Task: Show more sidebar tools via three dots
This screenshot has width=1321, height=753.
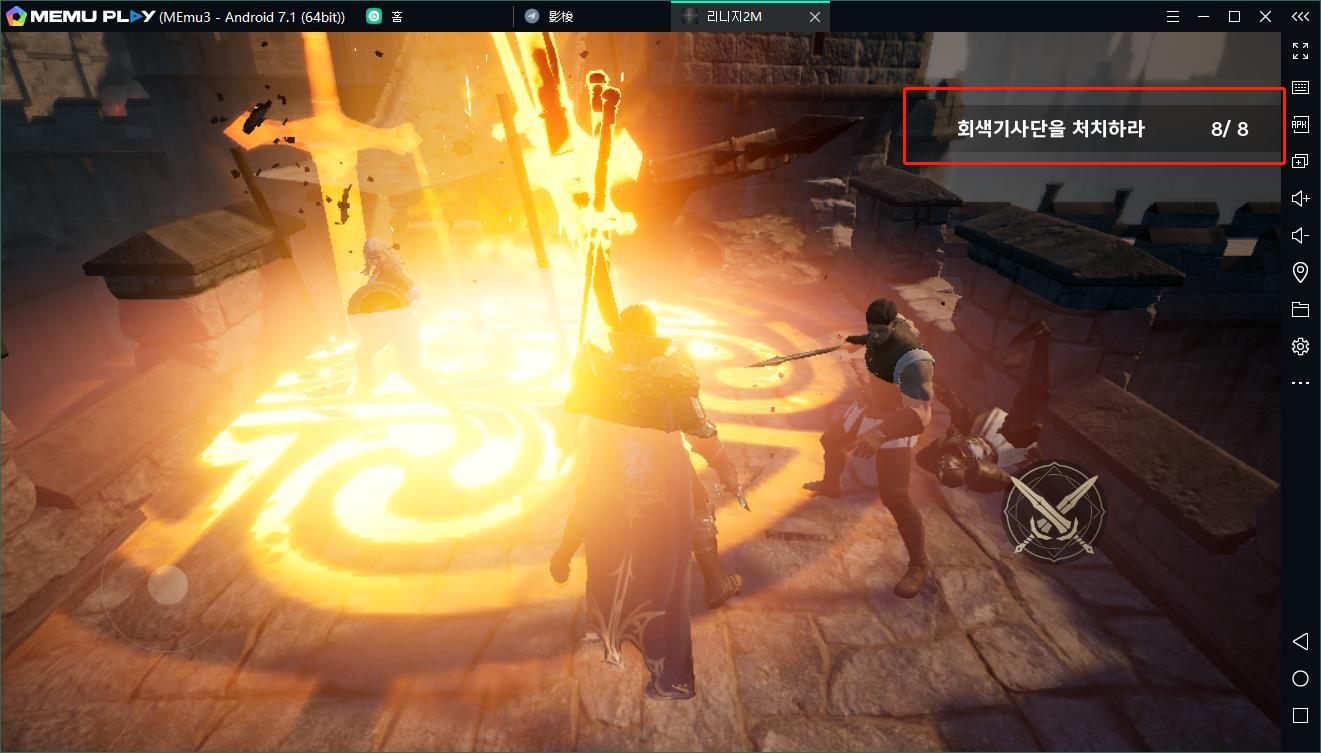Action: click(1300, 383)
